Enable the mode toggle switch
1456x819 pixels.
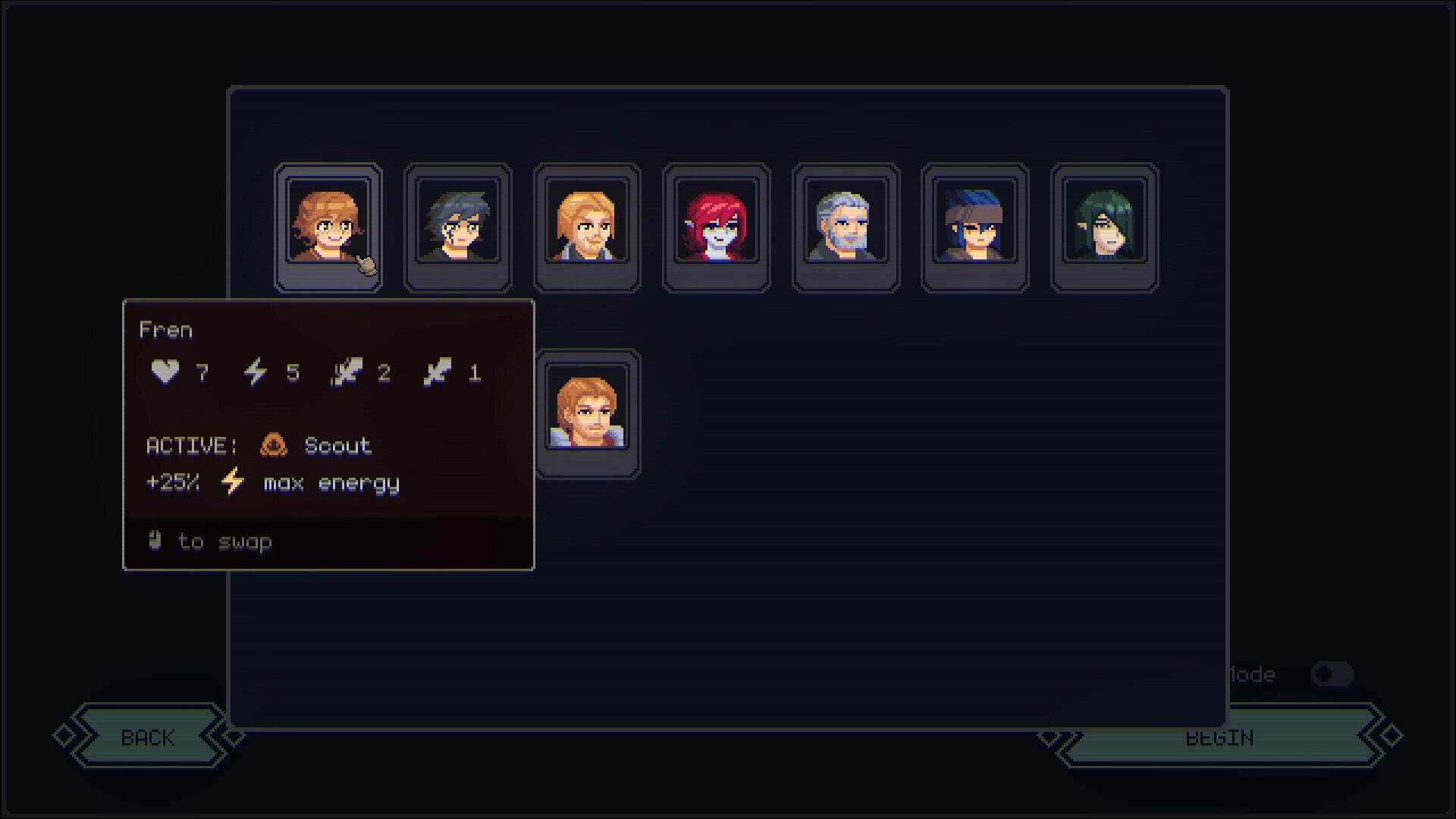[1333, 674]
